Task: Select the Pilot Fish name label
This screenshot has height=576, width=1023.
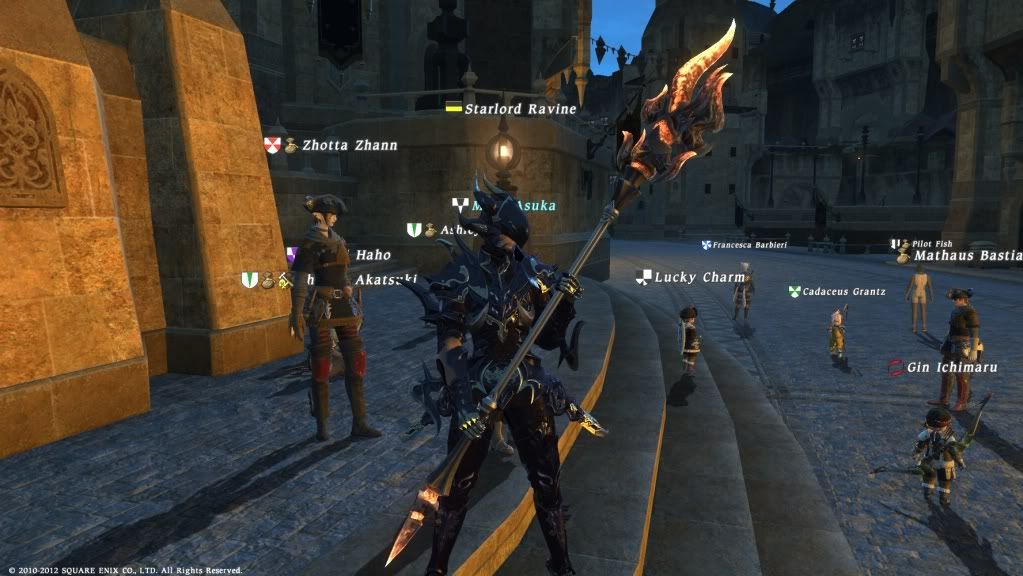Action: [932, 244]
